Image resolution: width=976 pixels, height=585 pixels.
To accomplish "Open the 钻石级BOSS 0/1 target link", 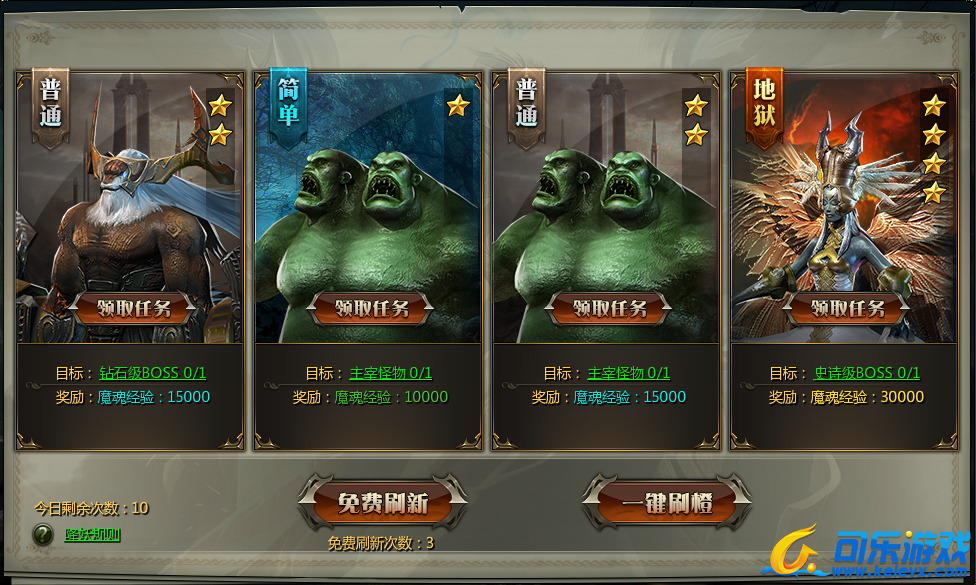I will tap(152, 373).
